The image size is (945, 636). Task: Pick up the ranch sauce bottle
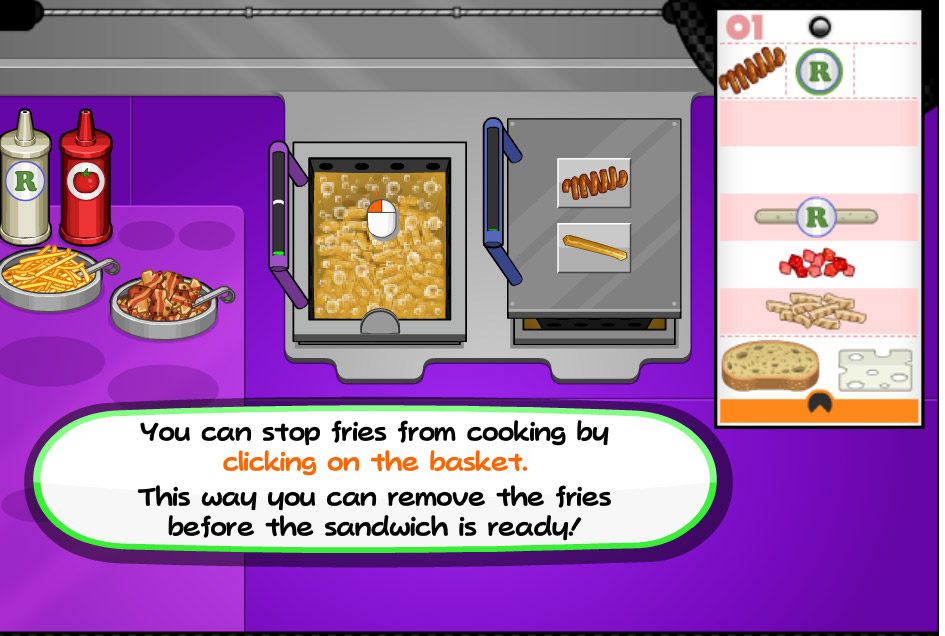point(23,180)
